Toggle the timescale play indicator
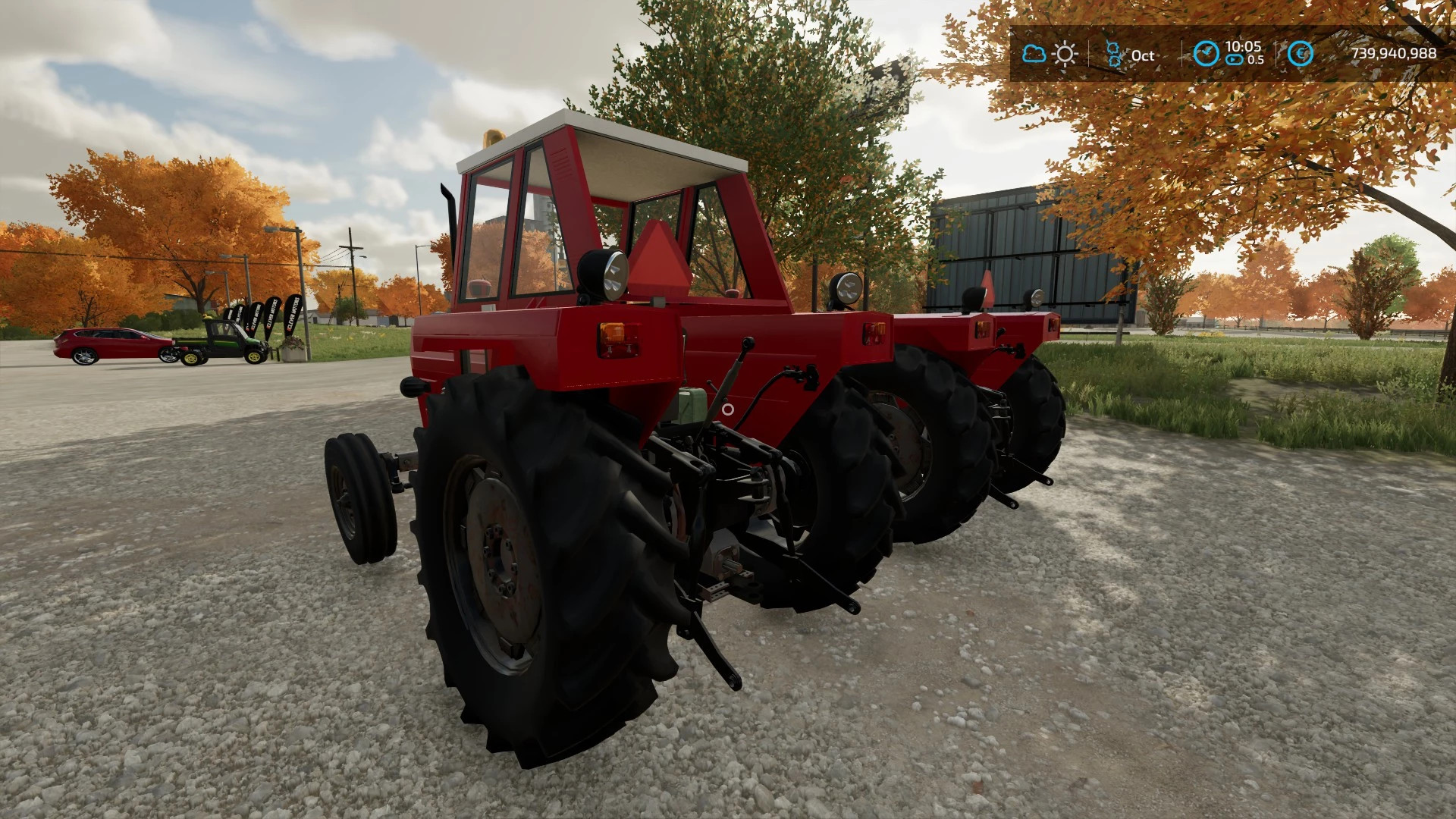Screen dimensions: 1456x819 1234,59
